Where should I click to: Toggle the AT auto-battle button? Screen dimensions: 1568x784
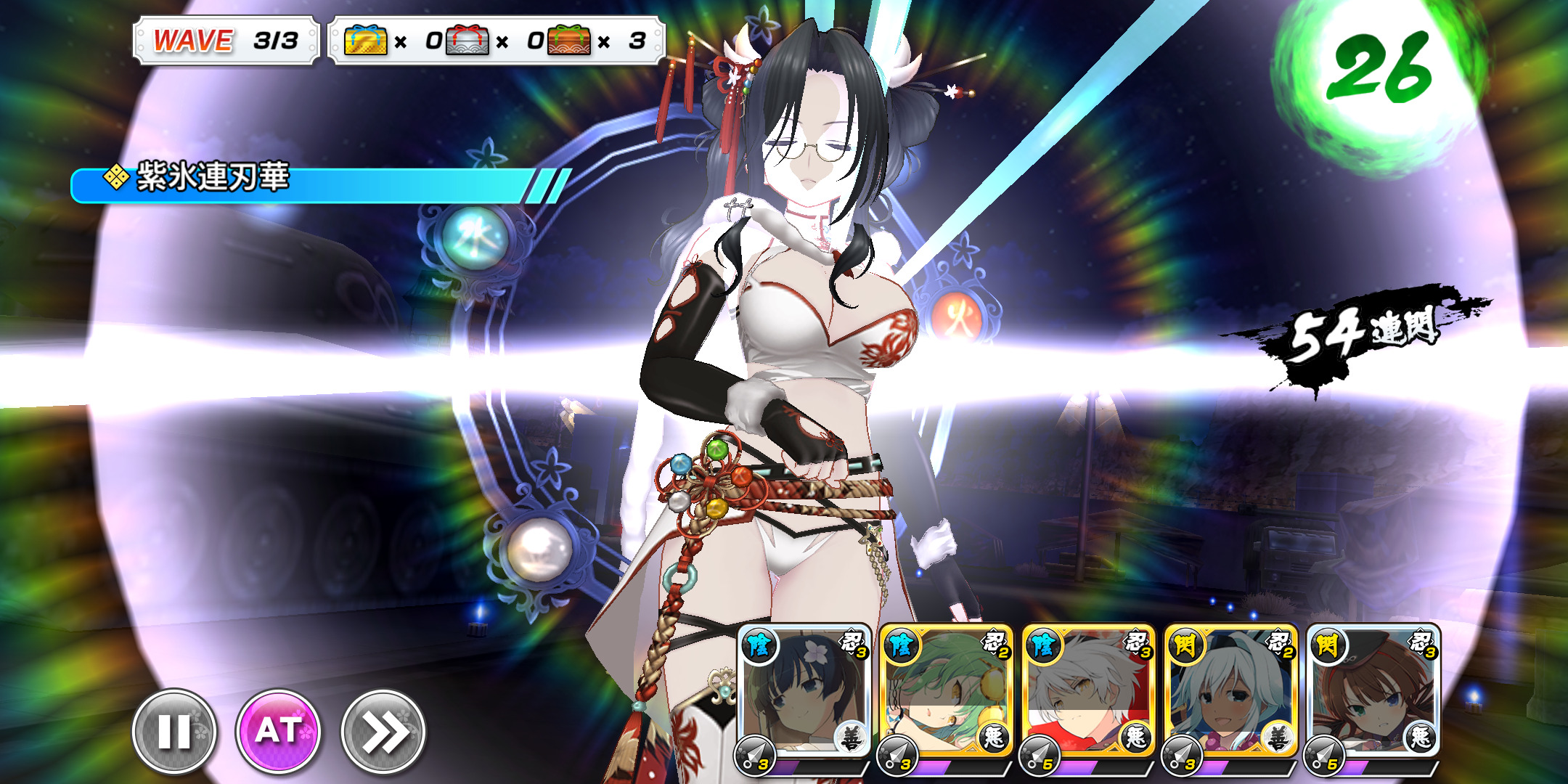tap(278, 731)
